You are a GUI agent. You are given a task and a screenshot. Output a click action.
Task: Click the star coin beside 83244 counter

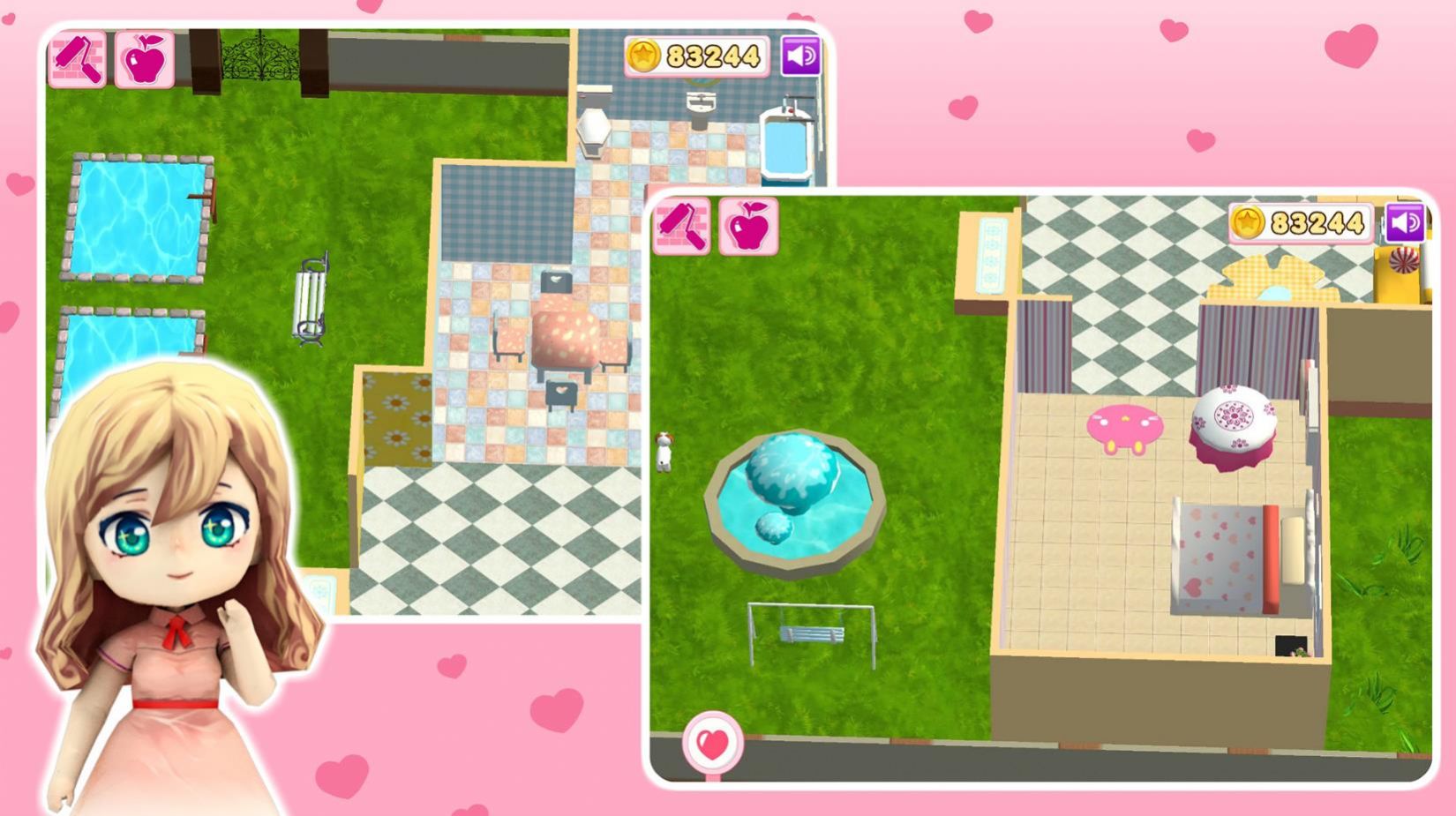click(1249, 221)
